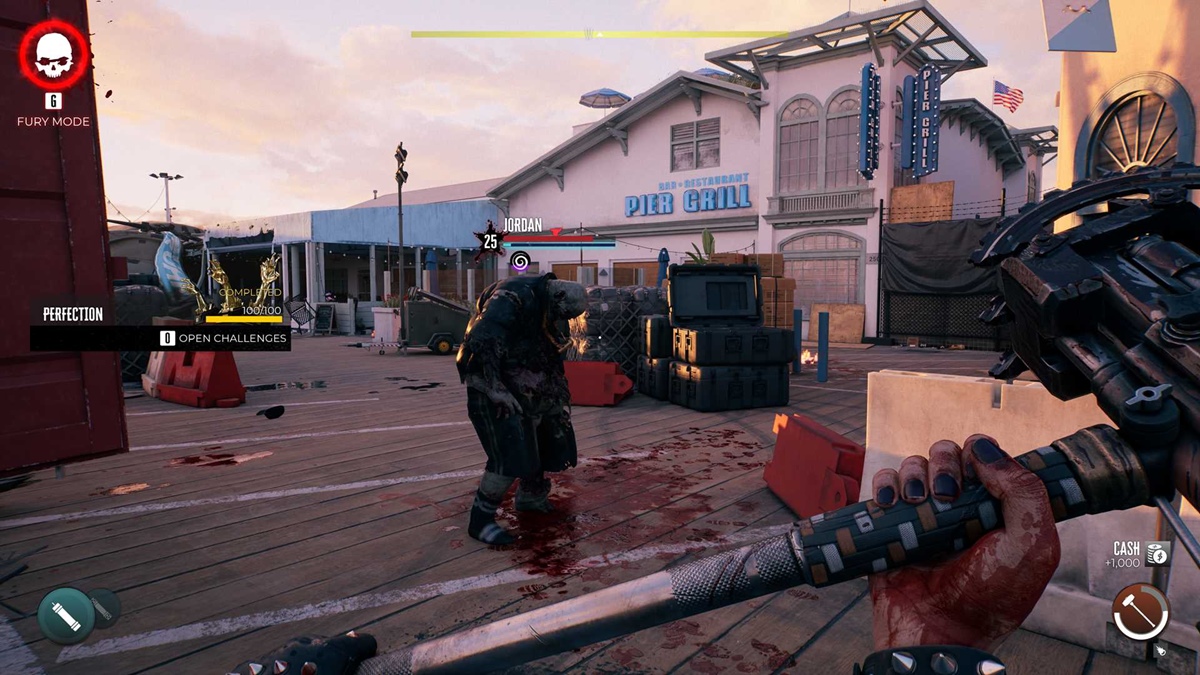The image size is (1200, 675).
Task: Switch to the dimmed secondary curveball icon
Action: [103, 606]
